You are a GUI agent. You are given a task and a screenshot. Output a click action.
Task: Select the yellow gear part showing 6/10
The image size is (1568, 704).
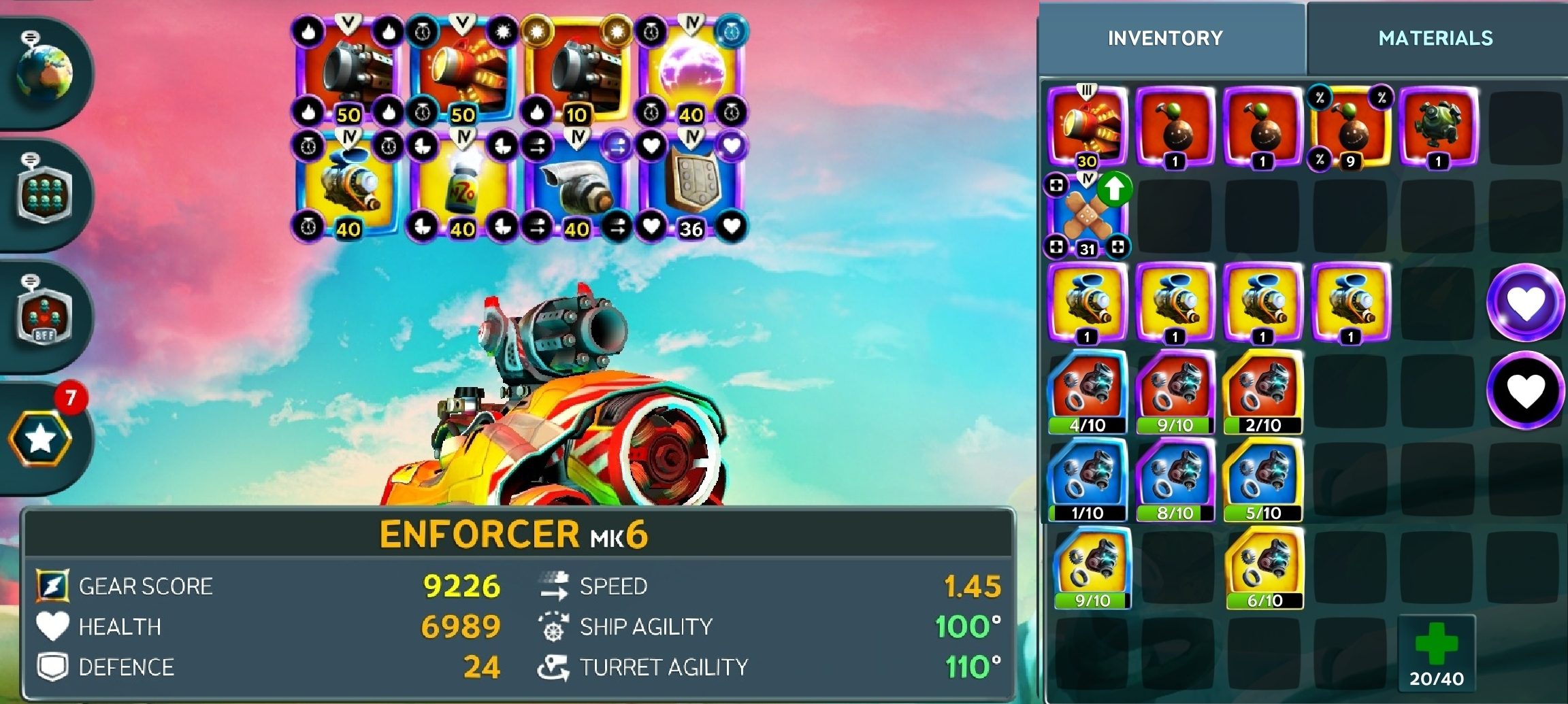(x=1264, y=567)
